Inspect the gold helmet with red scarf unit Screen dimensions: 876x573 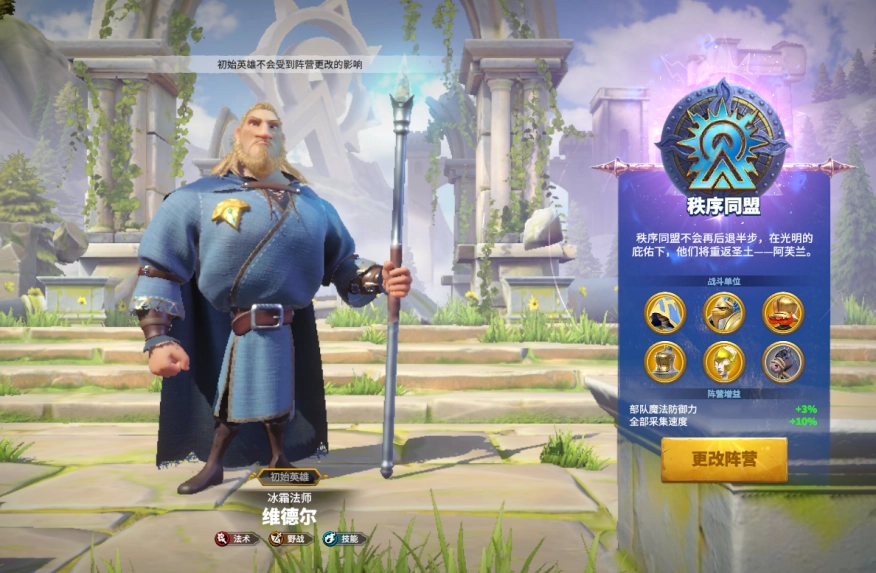tap(782, 312)
